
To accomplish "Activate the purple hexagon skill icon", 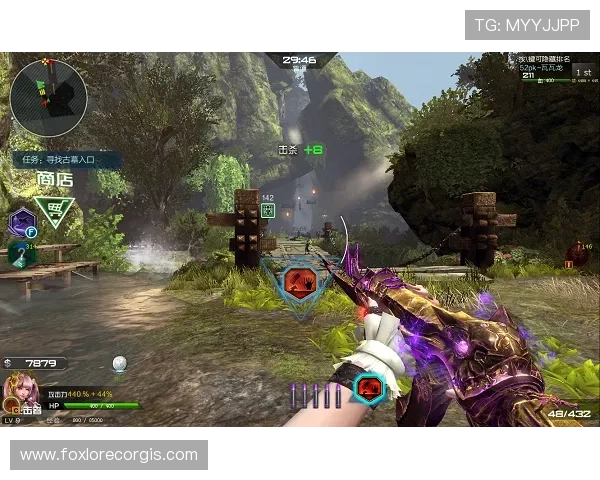I will (x=21, y=223).
